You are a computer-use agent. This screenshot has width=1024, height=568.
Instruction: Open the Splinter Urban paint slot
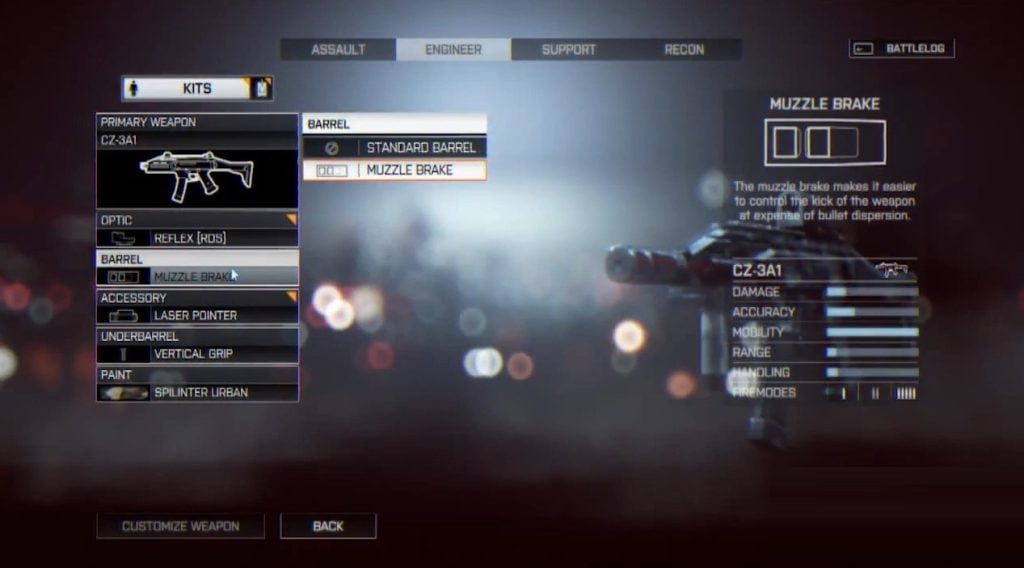(x=197, y=392)
